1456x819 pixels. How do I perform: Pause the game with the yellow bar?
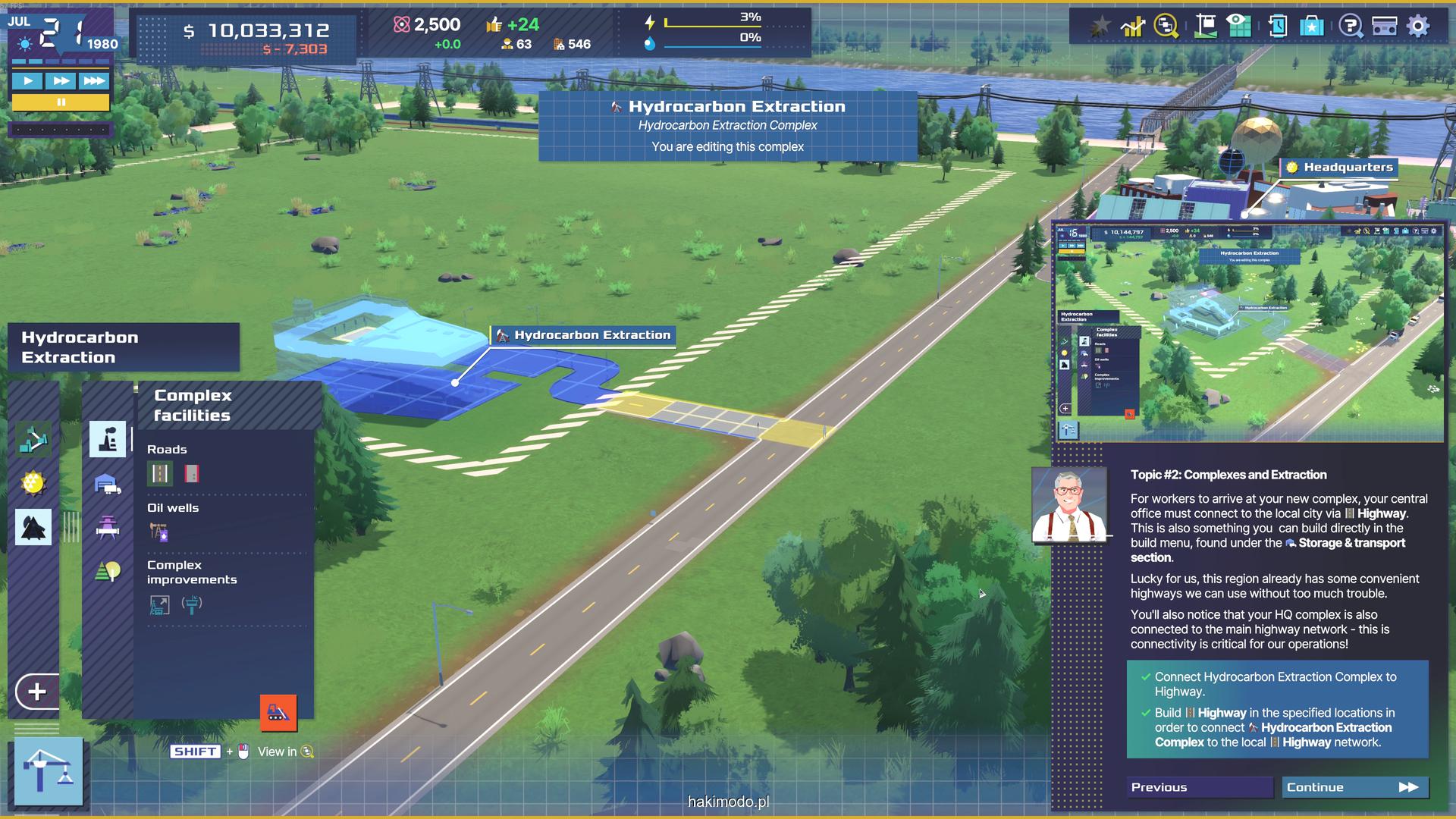point(61,102)
